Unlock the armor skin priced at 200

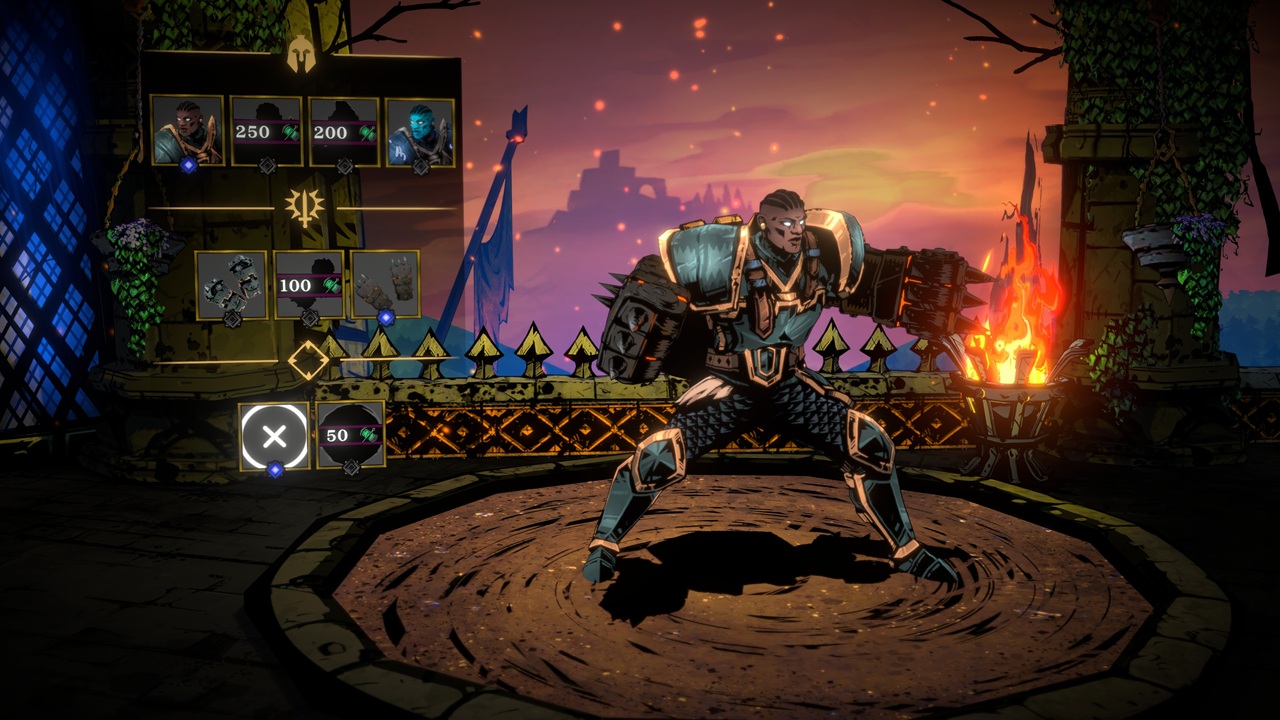pos(344,131)
